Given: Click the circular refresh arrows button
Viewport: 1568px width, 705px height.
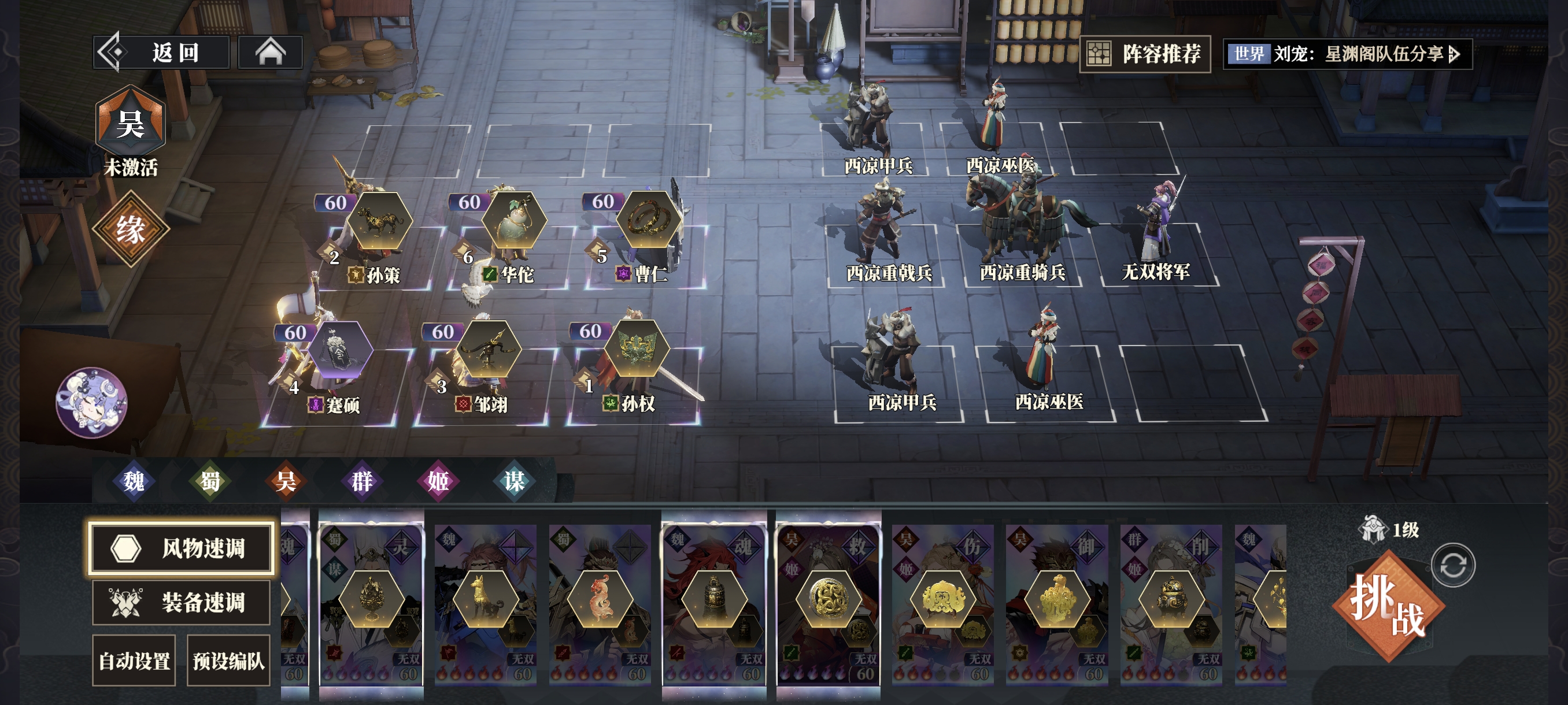Looking at the screenshot, I should coord(1453,565).
